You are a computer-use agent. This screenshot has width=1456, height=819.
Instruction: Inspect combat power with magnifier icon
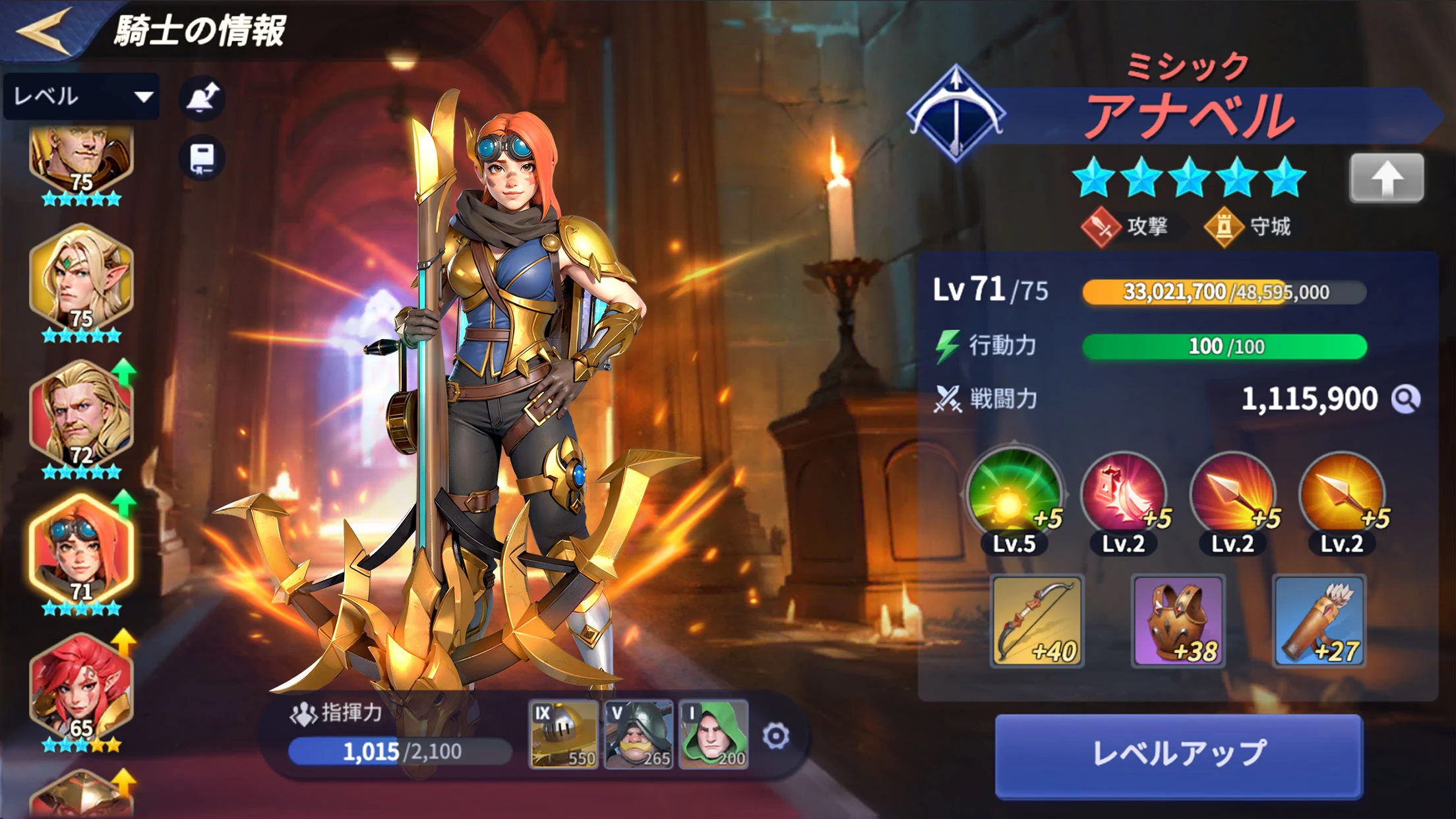1405,399
